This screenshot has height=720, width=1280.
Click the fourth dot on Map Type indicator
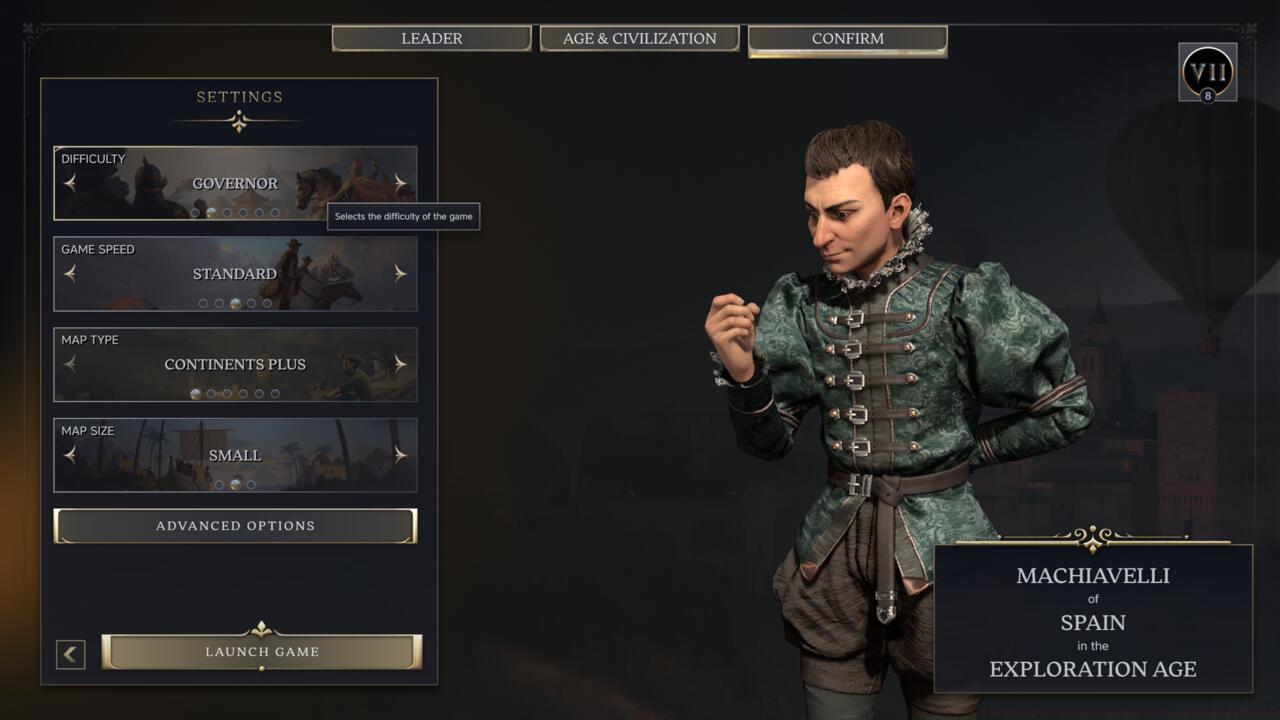point(243,393)
